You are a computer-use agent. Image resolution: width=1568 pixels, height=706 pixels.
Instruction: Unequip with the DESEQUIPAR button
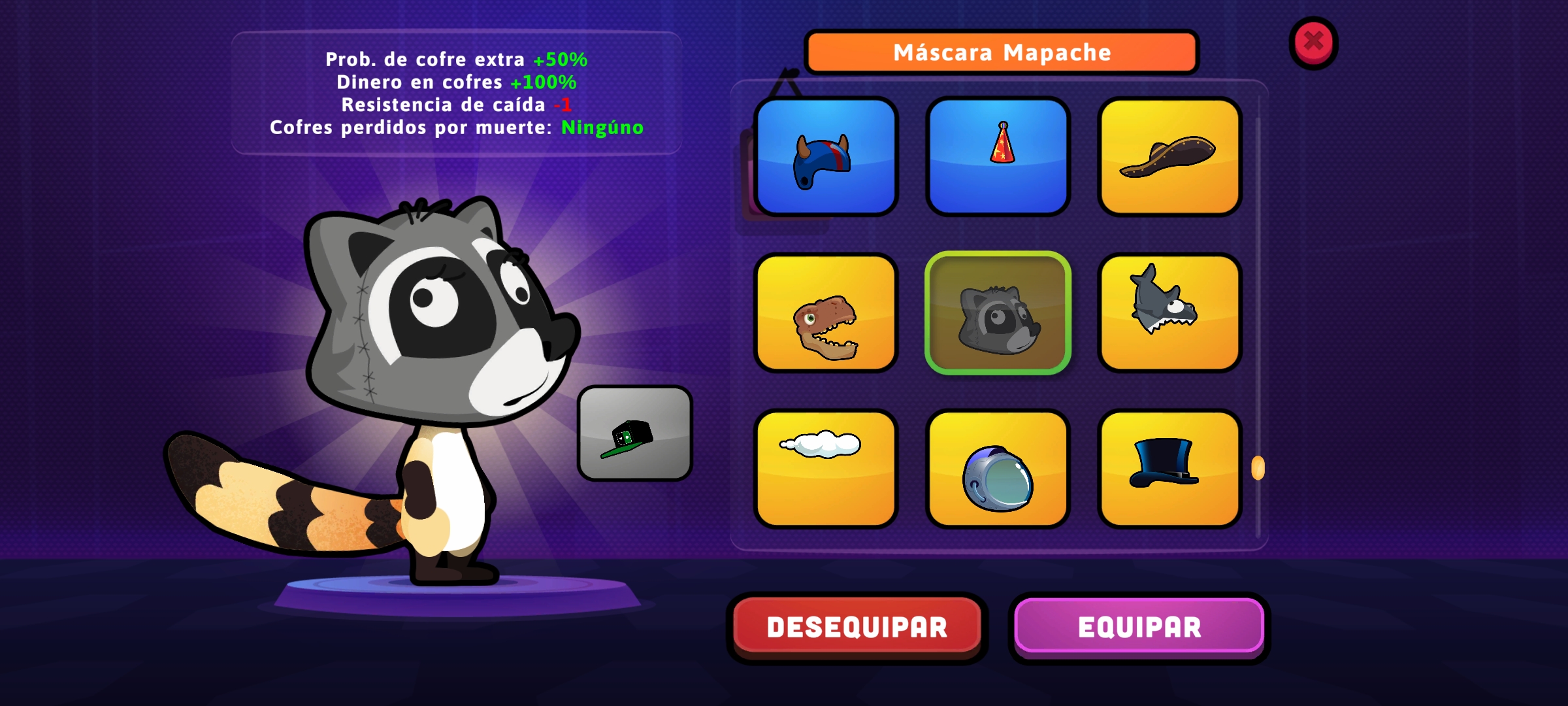click(x=857, y=627)
